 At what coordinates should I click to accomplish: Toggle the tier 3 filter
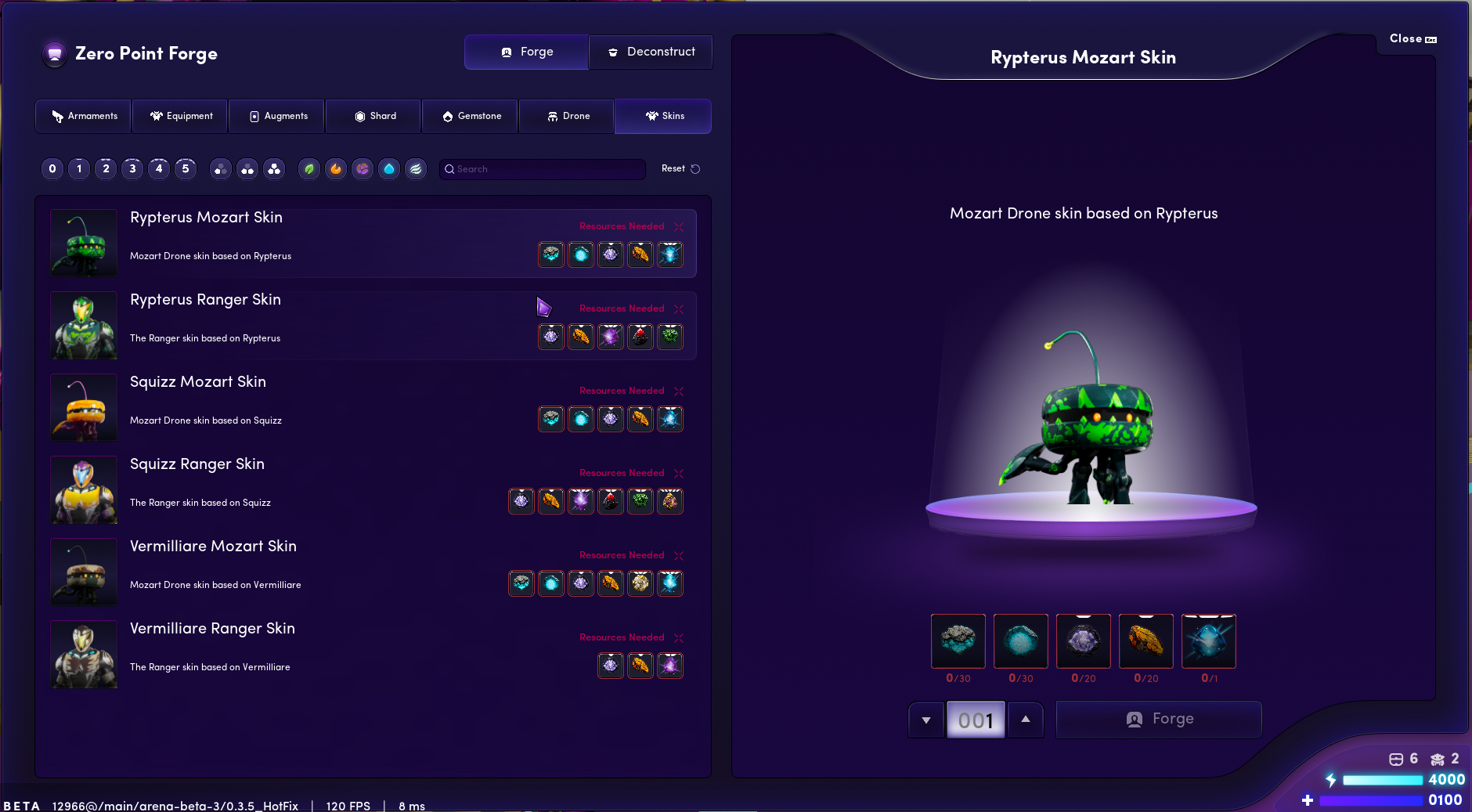[132, 168]
